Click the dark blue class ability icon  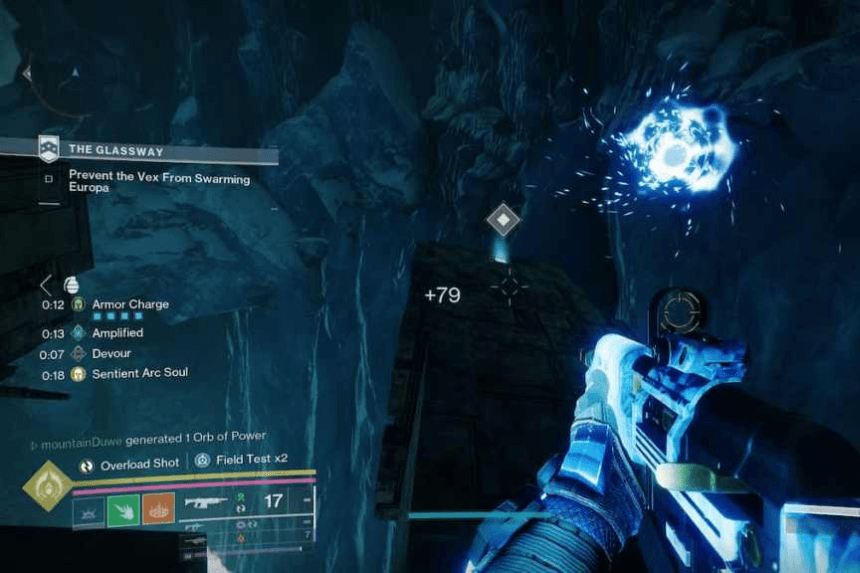(87, 510)
